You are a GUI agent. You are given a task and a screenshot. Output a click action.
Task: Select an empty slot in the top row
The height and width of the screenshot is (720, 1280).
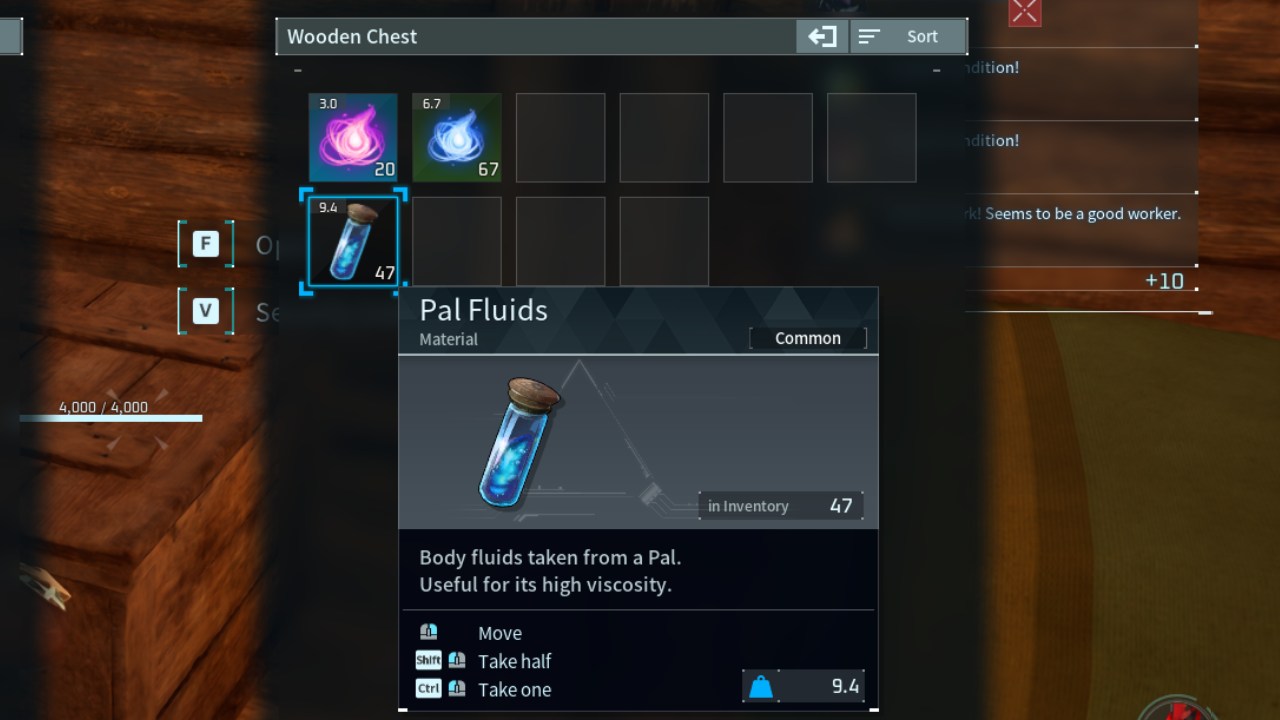tap(560, 137)
